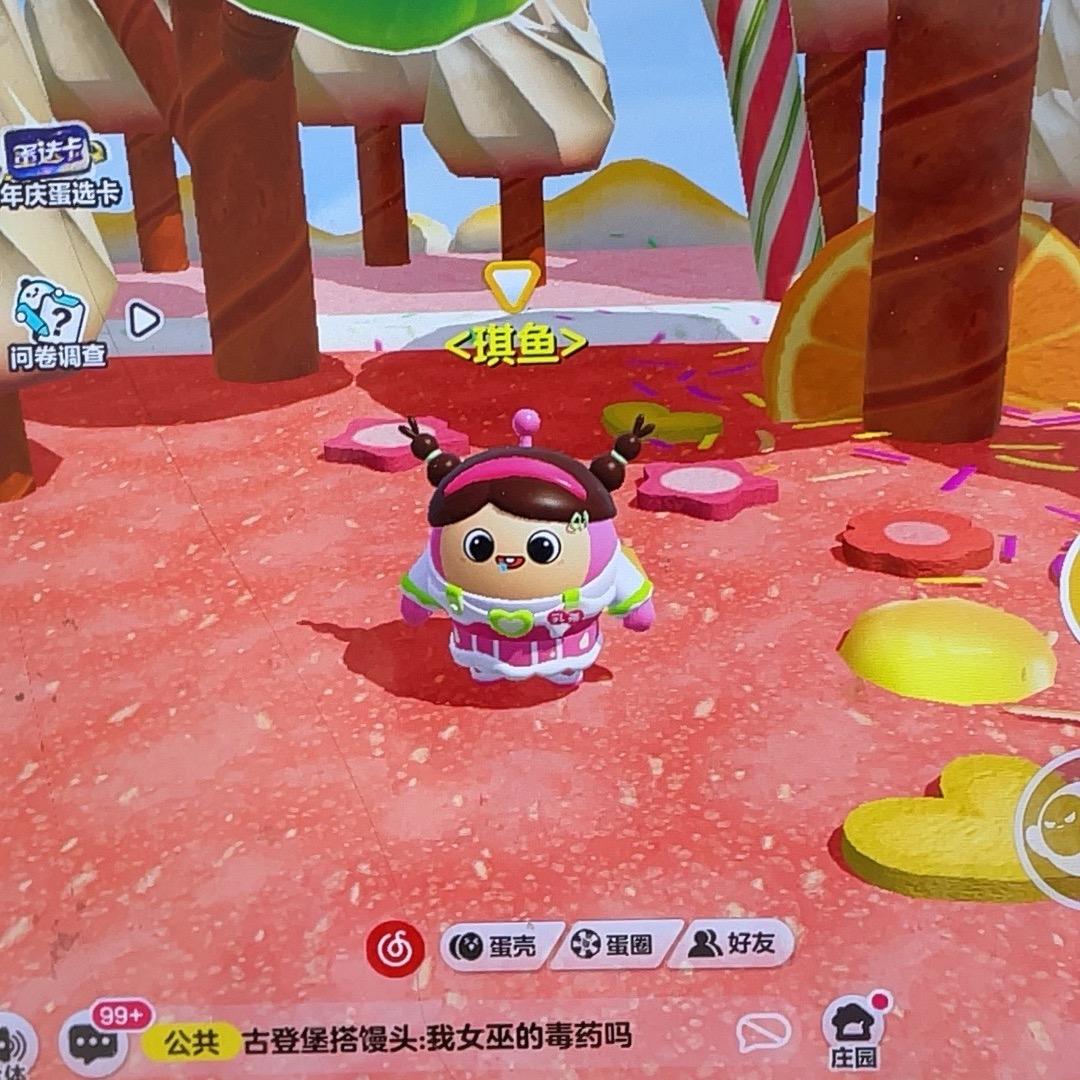
Task: Expand the side panel with the arrow button
Action: click(x=144, y=320)
